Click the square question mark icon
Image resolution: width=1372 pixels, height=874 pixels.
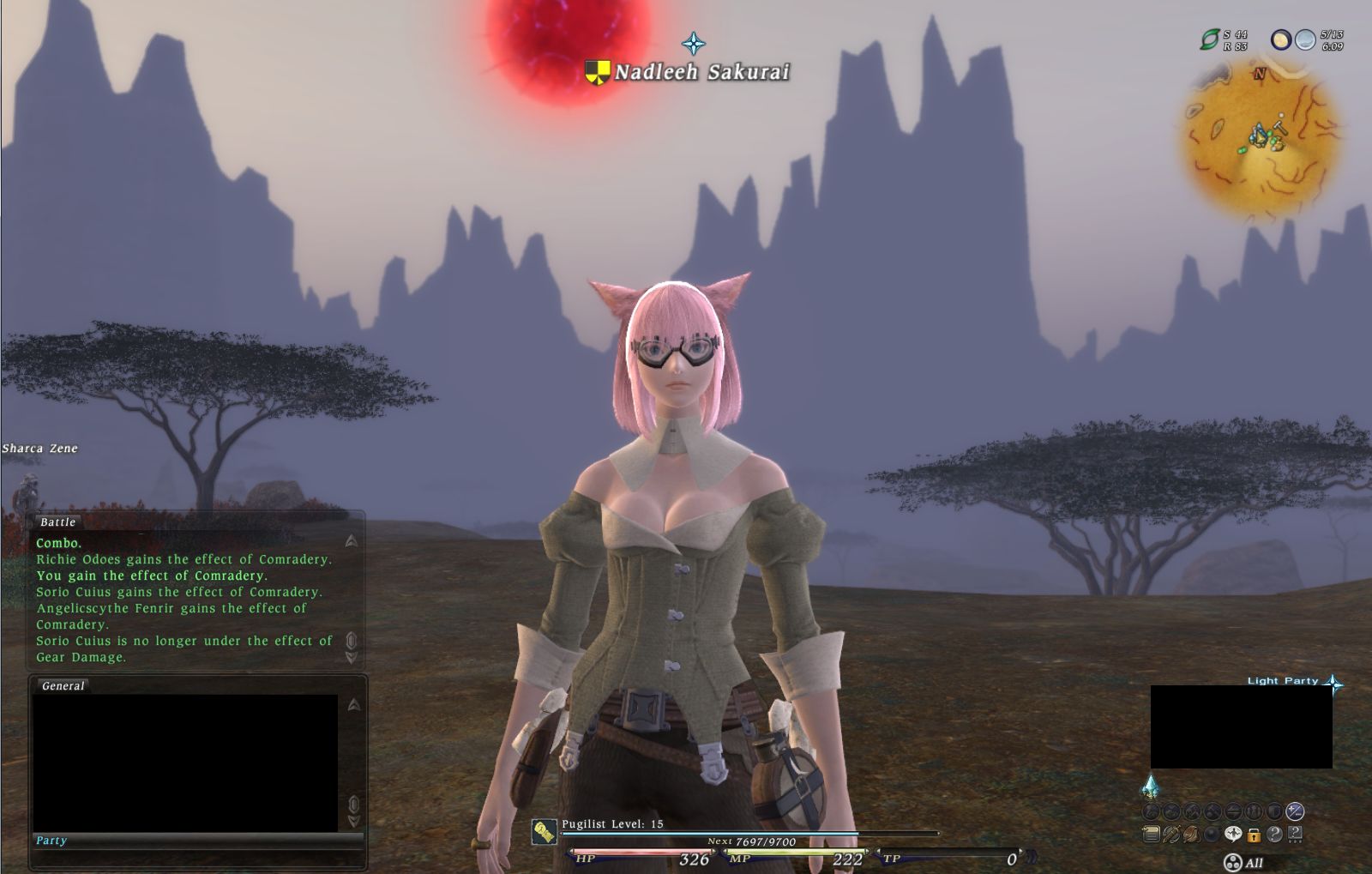[x=1295, y=834]
